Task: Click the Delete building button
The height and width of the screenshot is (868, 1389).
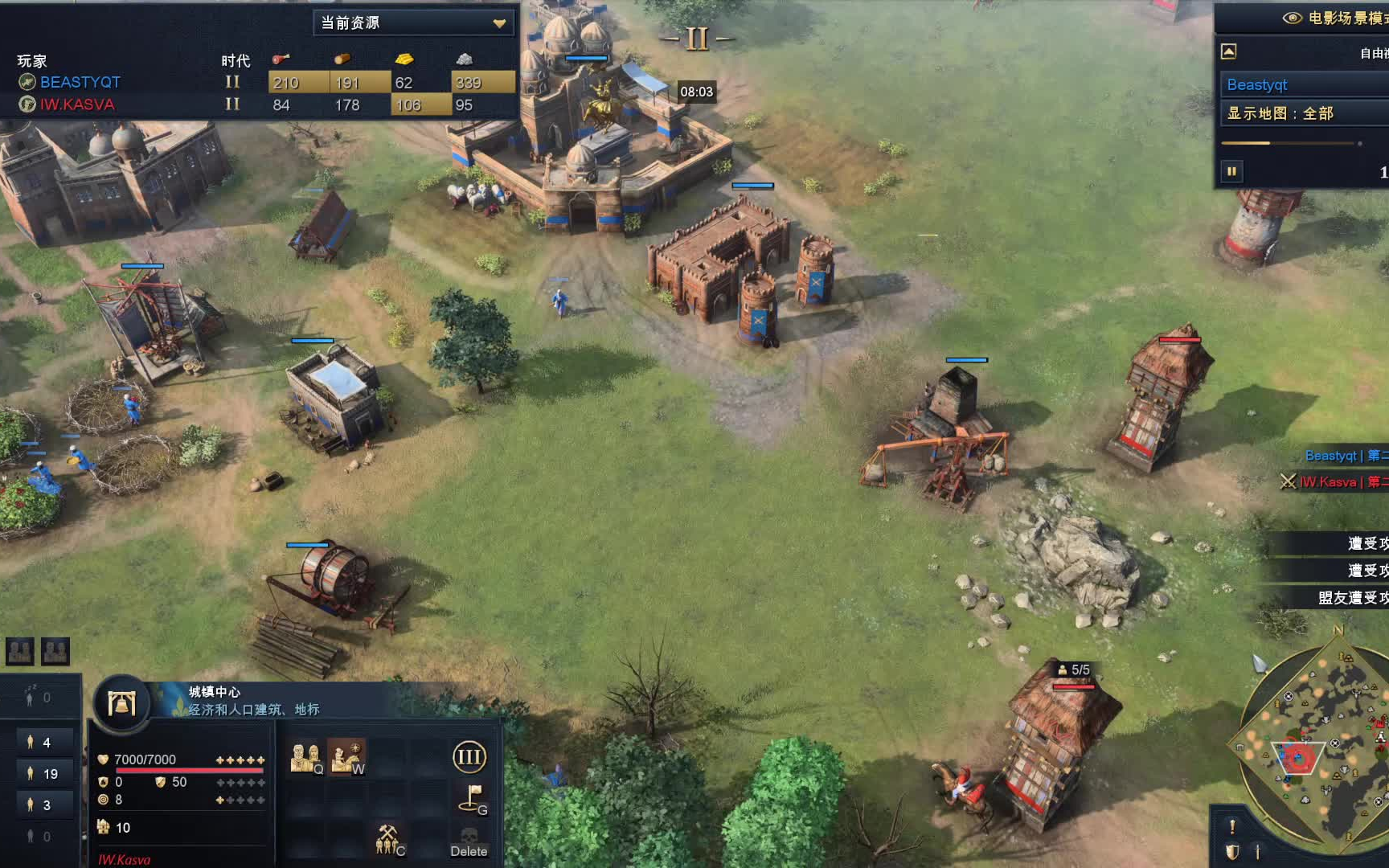Action: pos(469,841)
